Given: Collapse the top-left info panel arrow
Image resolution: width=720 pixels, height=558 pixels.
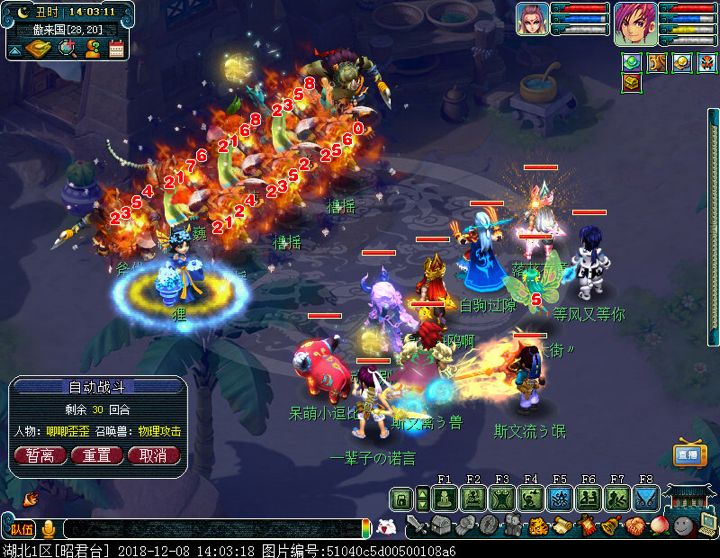Looking at the screenshot, I should [17, 48].
